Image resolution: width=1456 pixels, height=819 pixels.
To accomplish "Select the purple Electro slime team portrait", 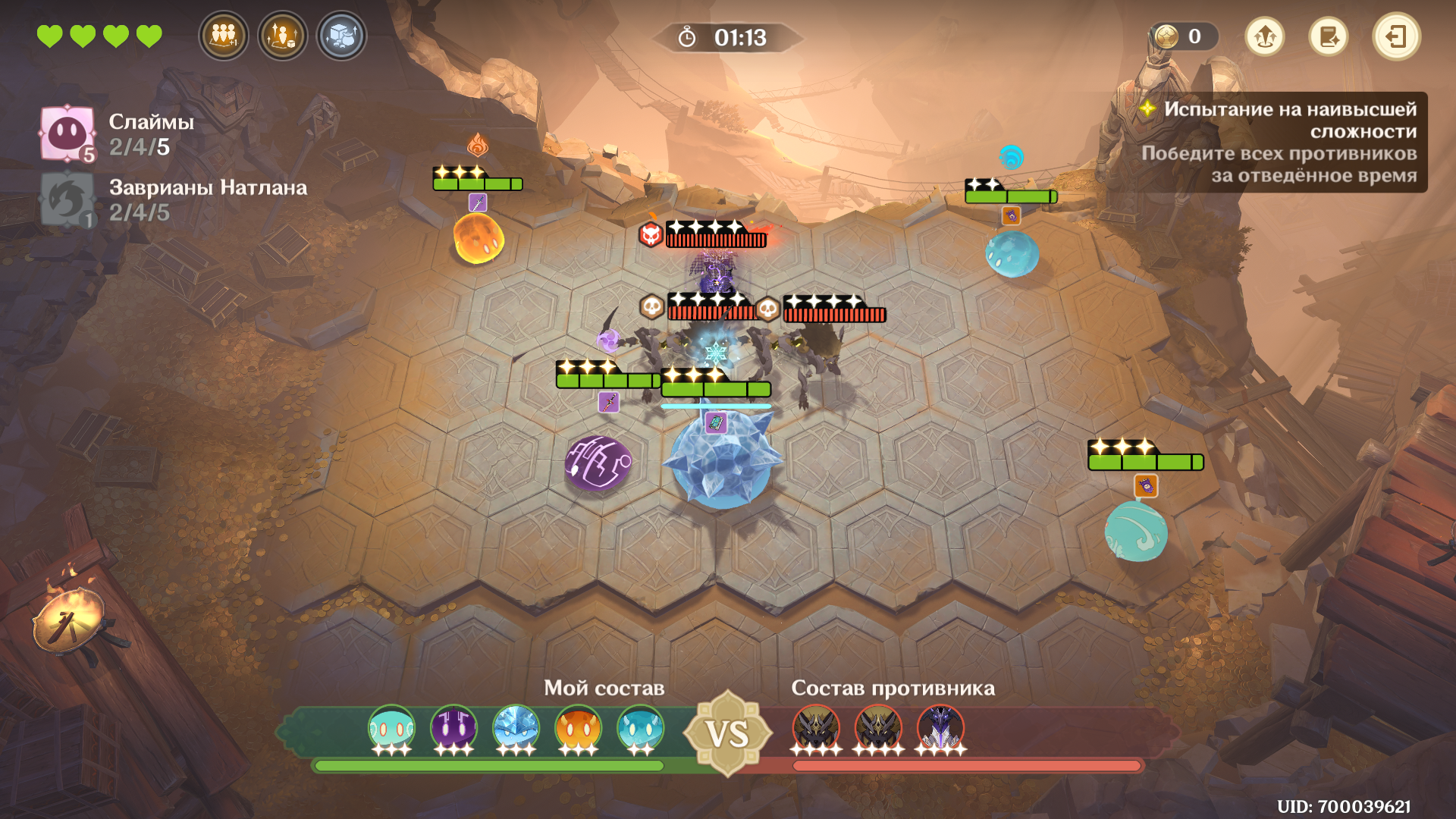I will click(x=453, y=729).
